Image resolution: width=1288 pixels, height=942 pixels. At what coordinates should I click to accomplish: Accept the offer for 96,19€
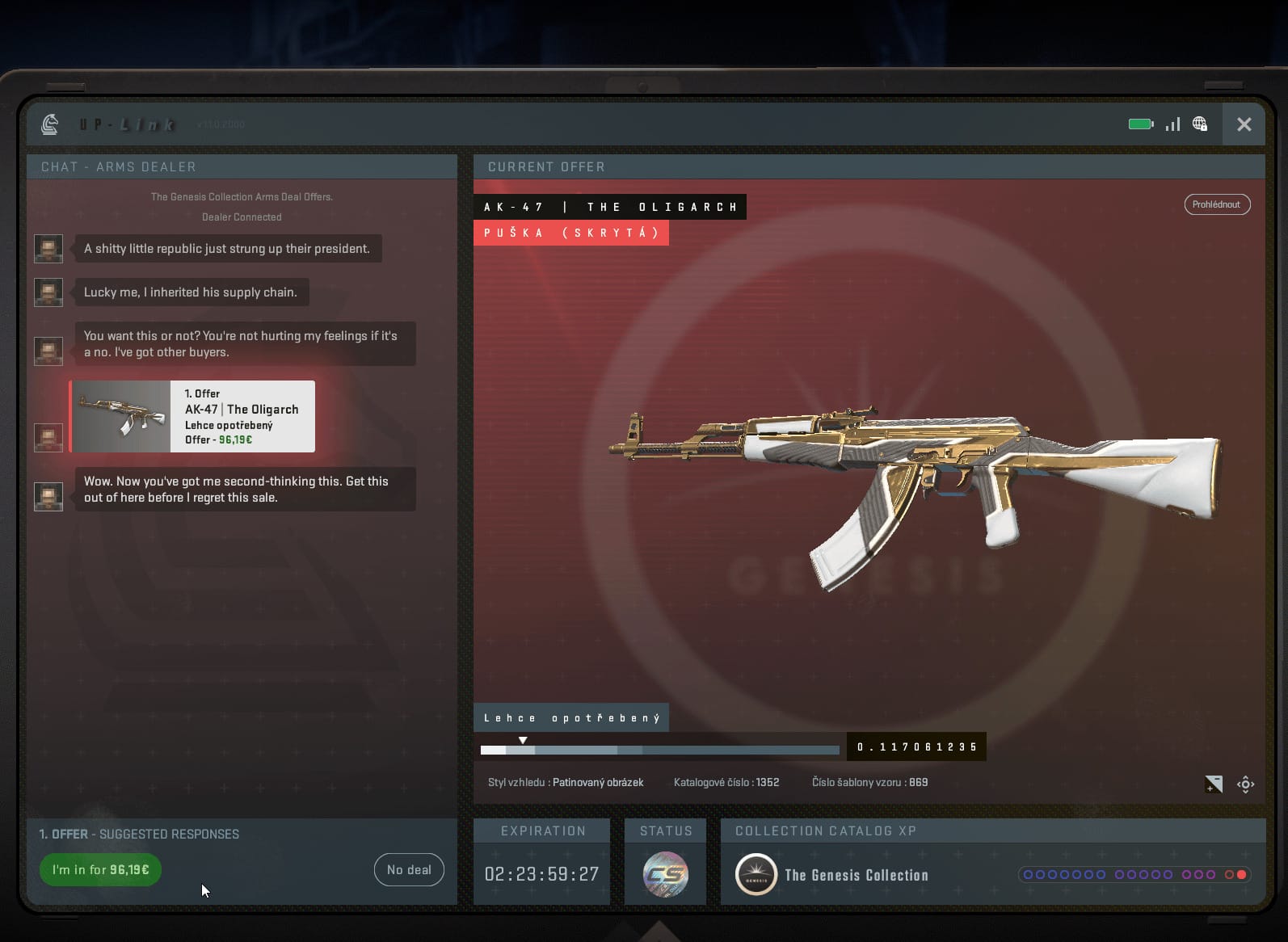[x=100, y=870]
